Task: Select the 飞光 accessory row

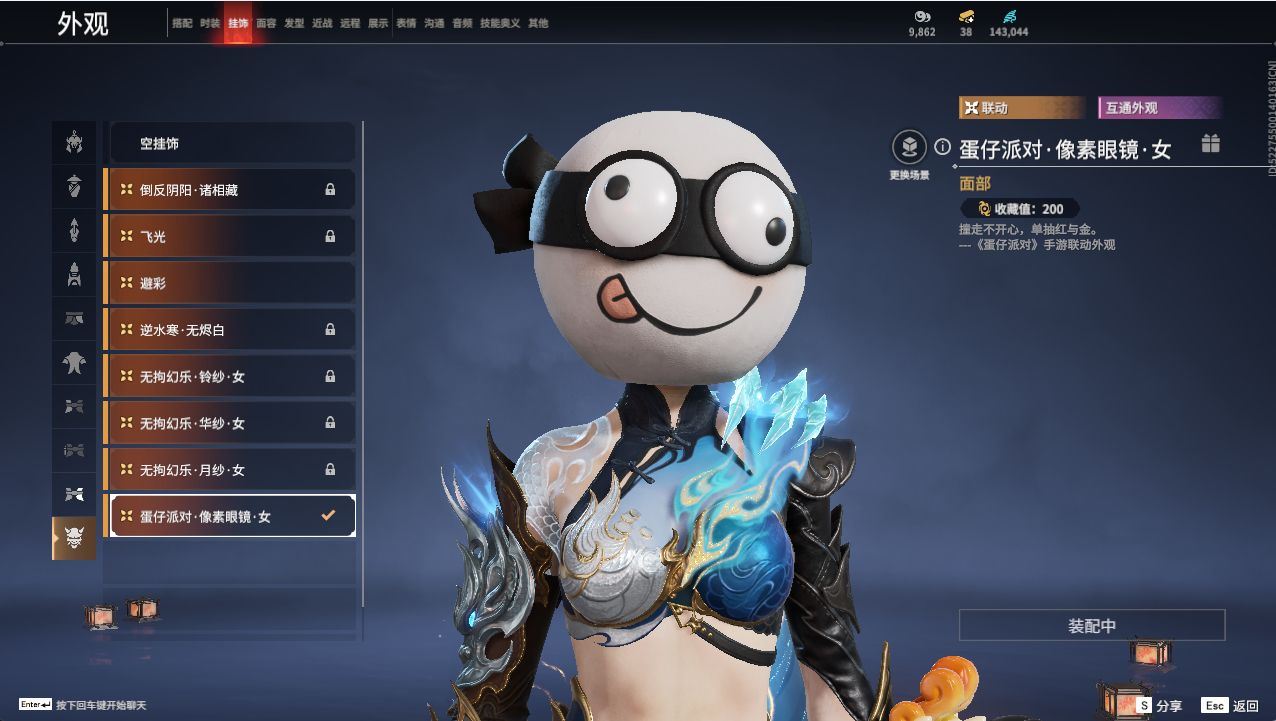Action: click(230, 236)
